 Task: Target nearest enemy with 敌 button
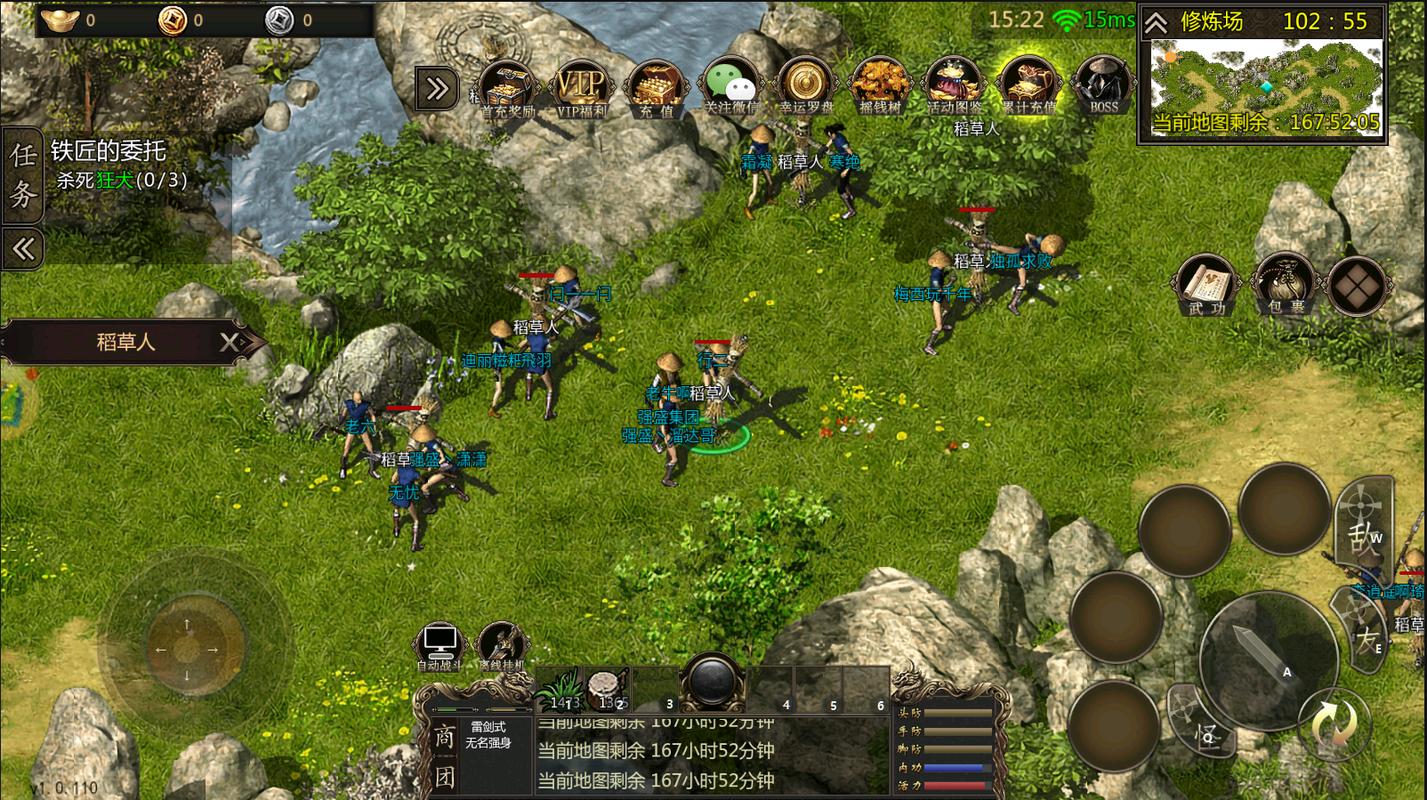point(1361,527)
